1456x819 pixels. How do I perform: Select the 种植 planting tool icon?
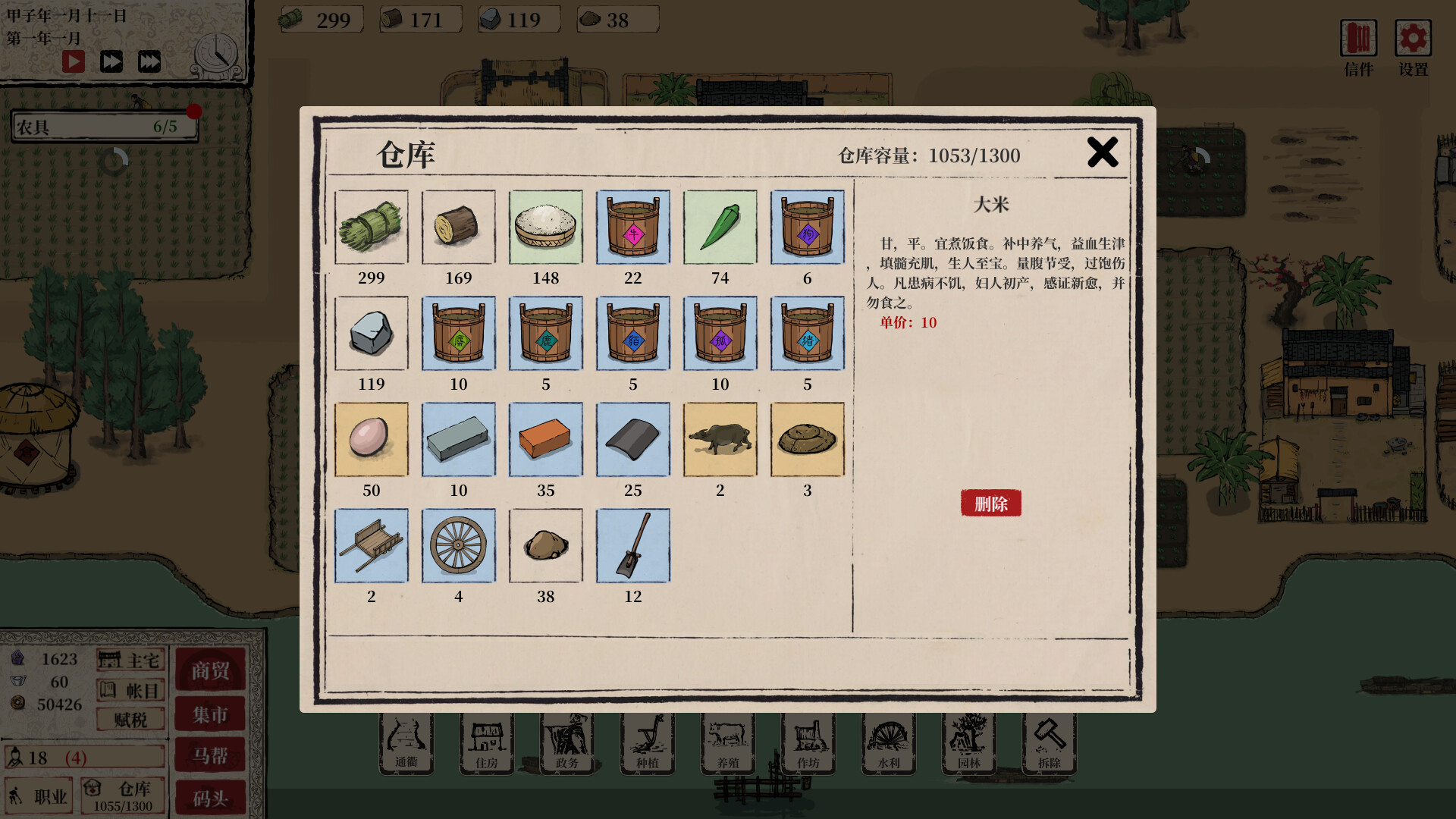(x=646, y=743)
